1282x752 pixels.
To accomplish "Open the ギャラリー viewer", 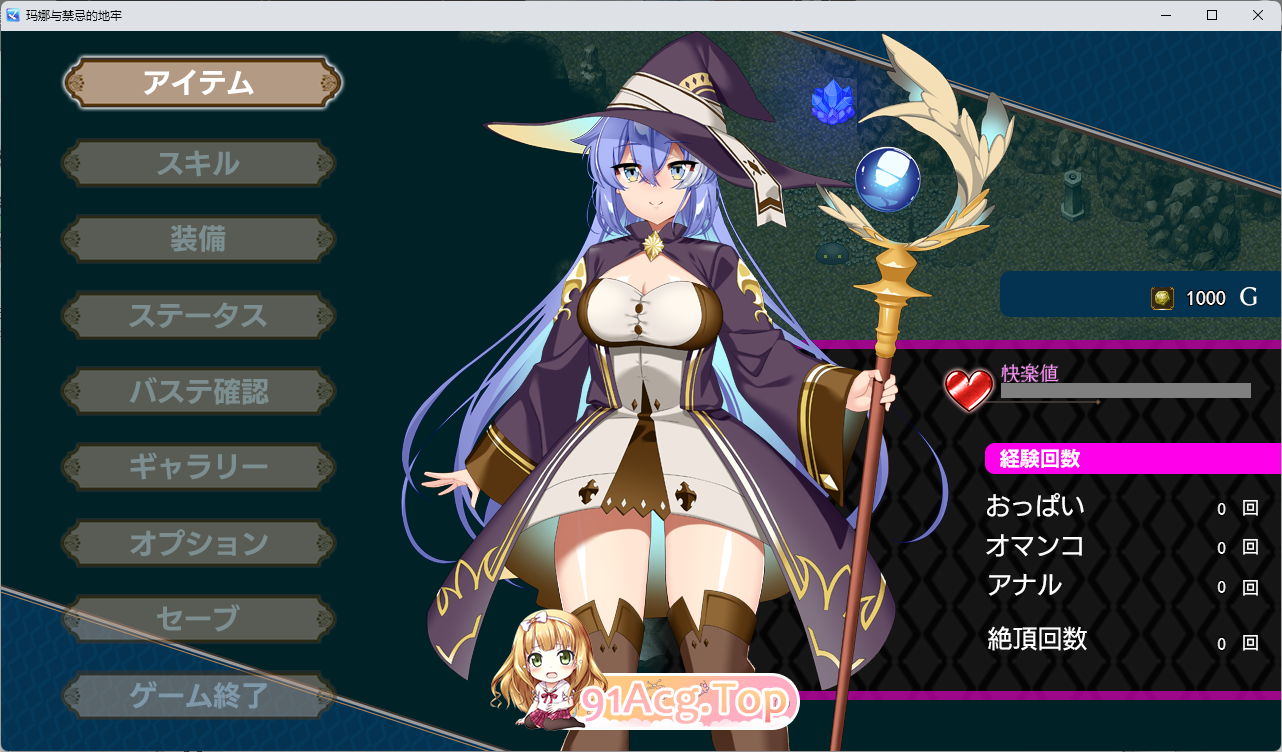I will [x=198, y=467].
